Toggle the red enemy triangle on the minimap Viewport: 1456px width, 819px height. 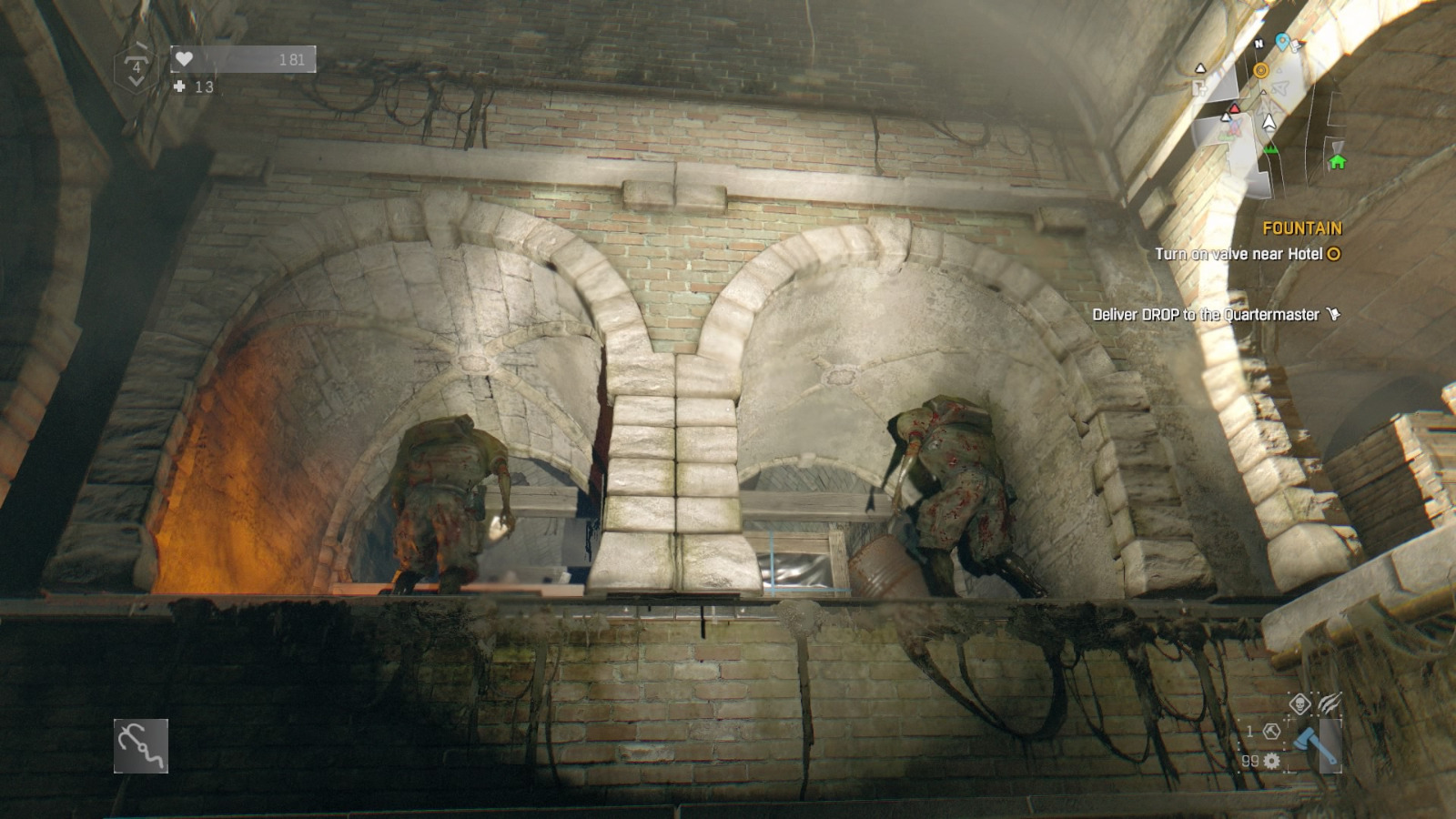(1235, 108)
